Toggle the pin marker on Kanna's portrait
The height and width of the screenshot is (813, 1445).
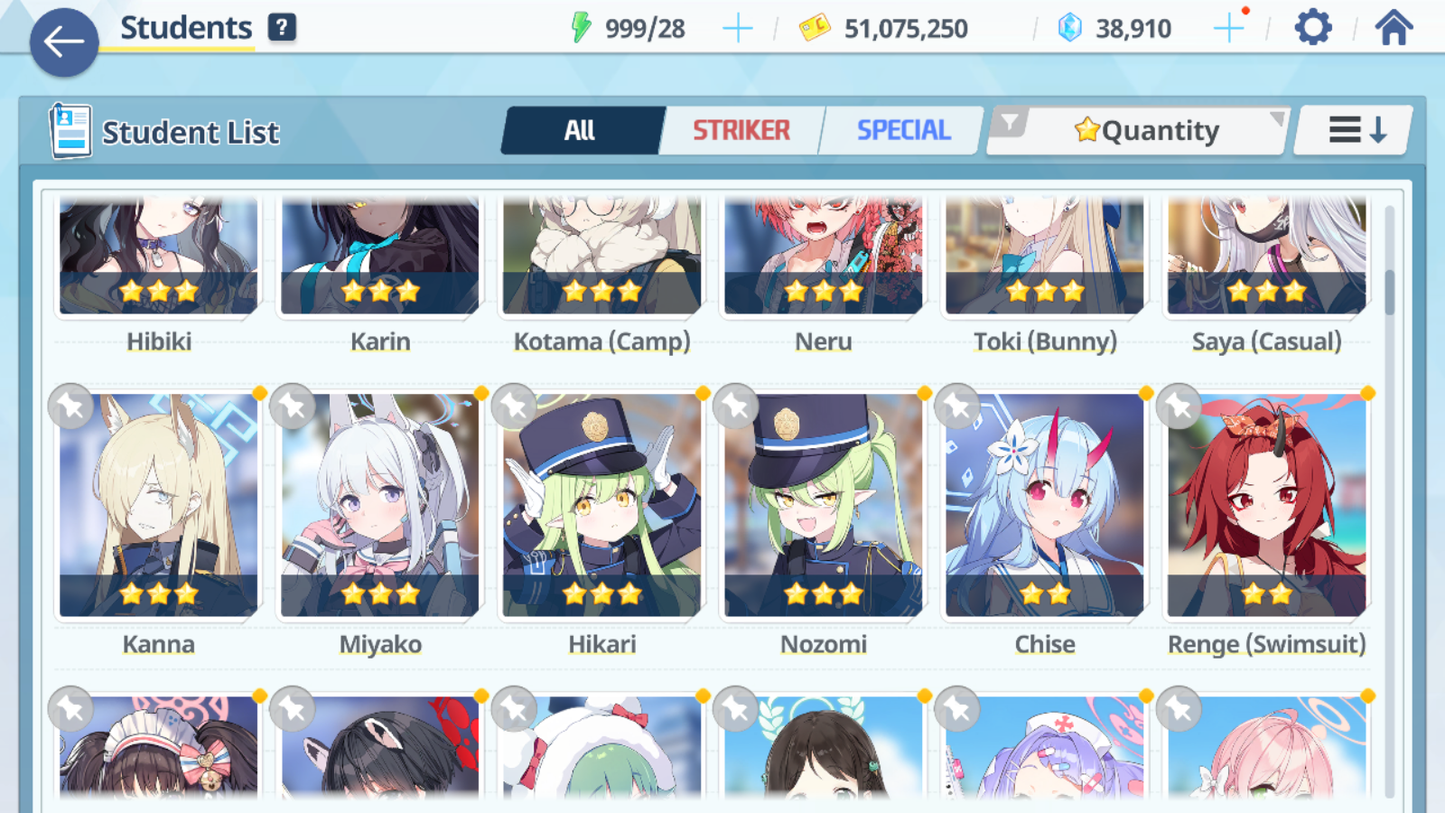[x=70, y=406]
